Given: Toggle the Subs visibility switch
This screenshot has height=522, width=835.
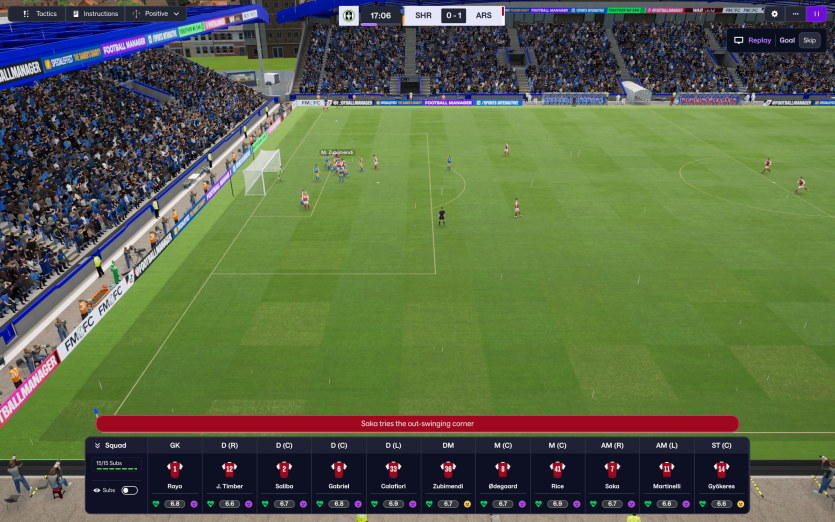Looking at the screenshot, I should tap(129, 490).
